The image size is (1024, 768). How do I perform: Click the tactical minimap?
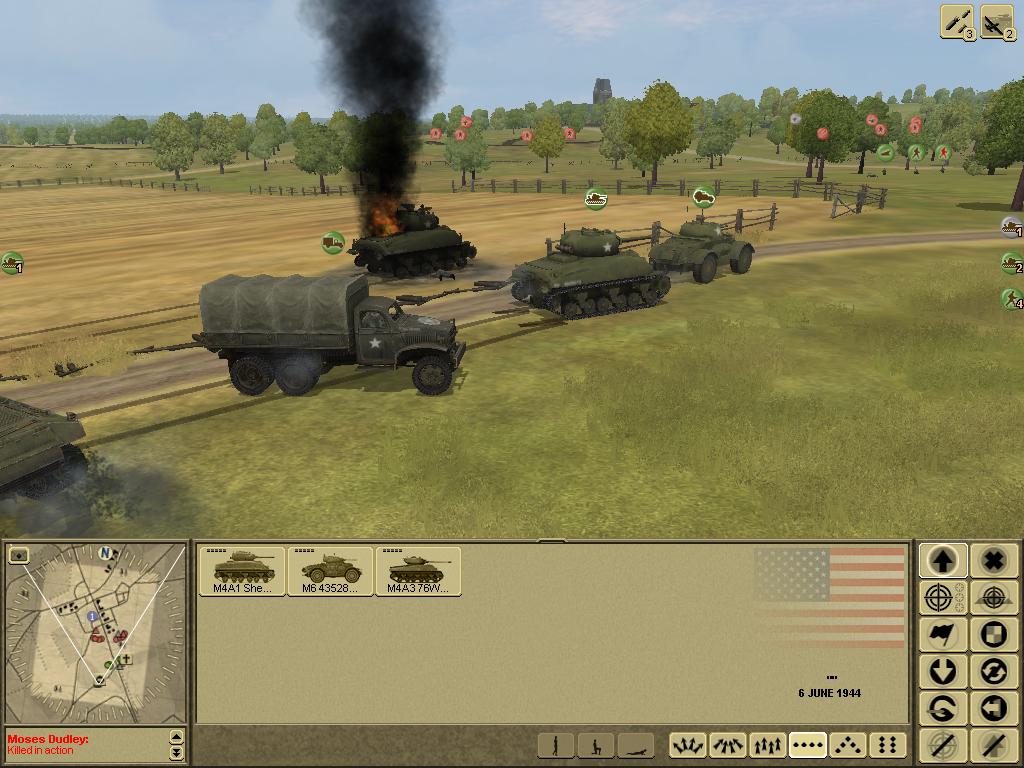(96, 632)
